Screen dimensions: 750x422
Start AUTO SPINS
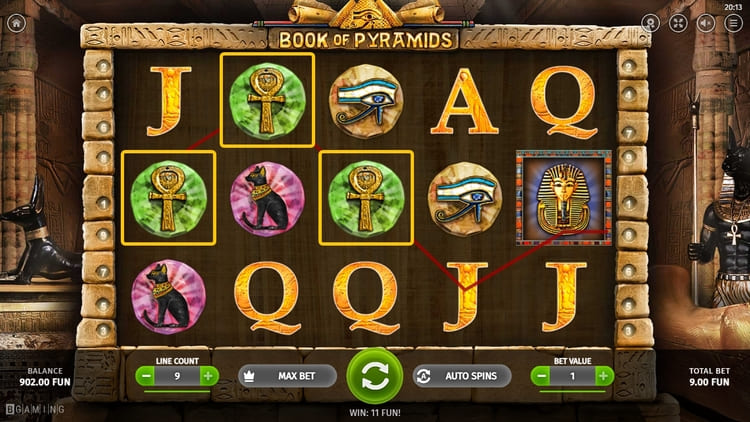461,376
